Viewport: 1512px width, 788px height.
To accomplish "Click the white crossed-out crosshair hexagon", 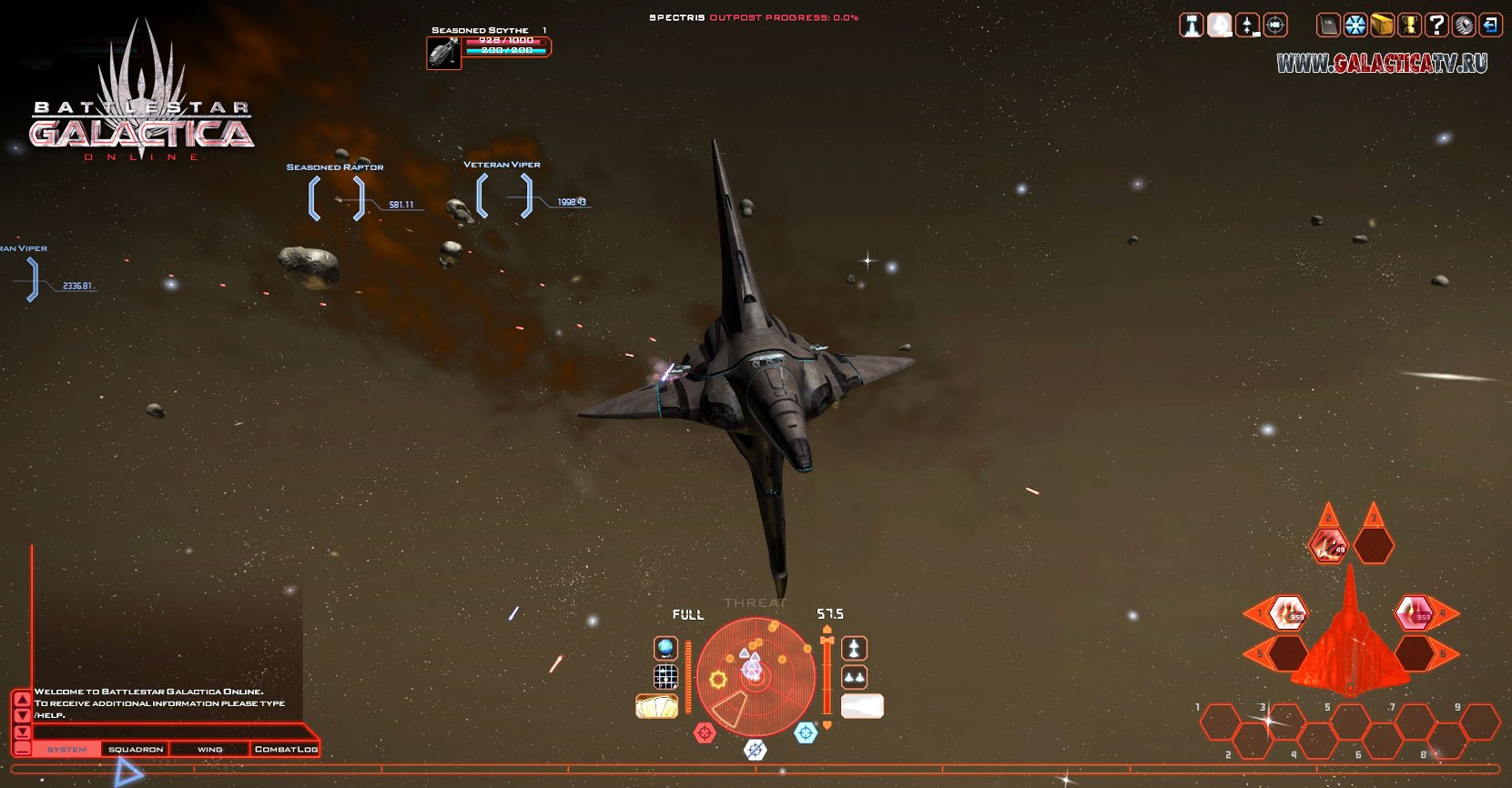I will click(755, 750).
